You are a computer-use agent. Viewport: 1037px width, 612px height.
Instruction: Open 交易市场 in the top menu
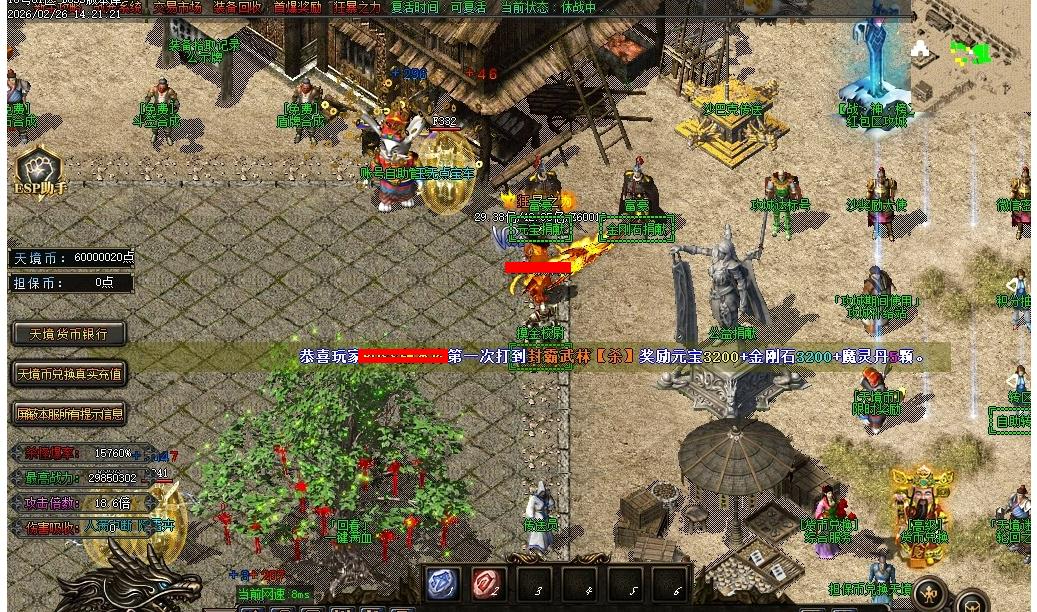pos(177,7)
